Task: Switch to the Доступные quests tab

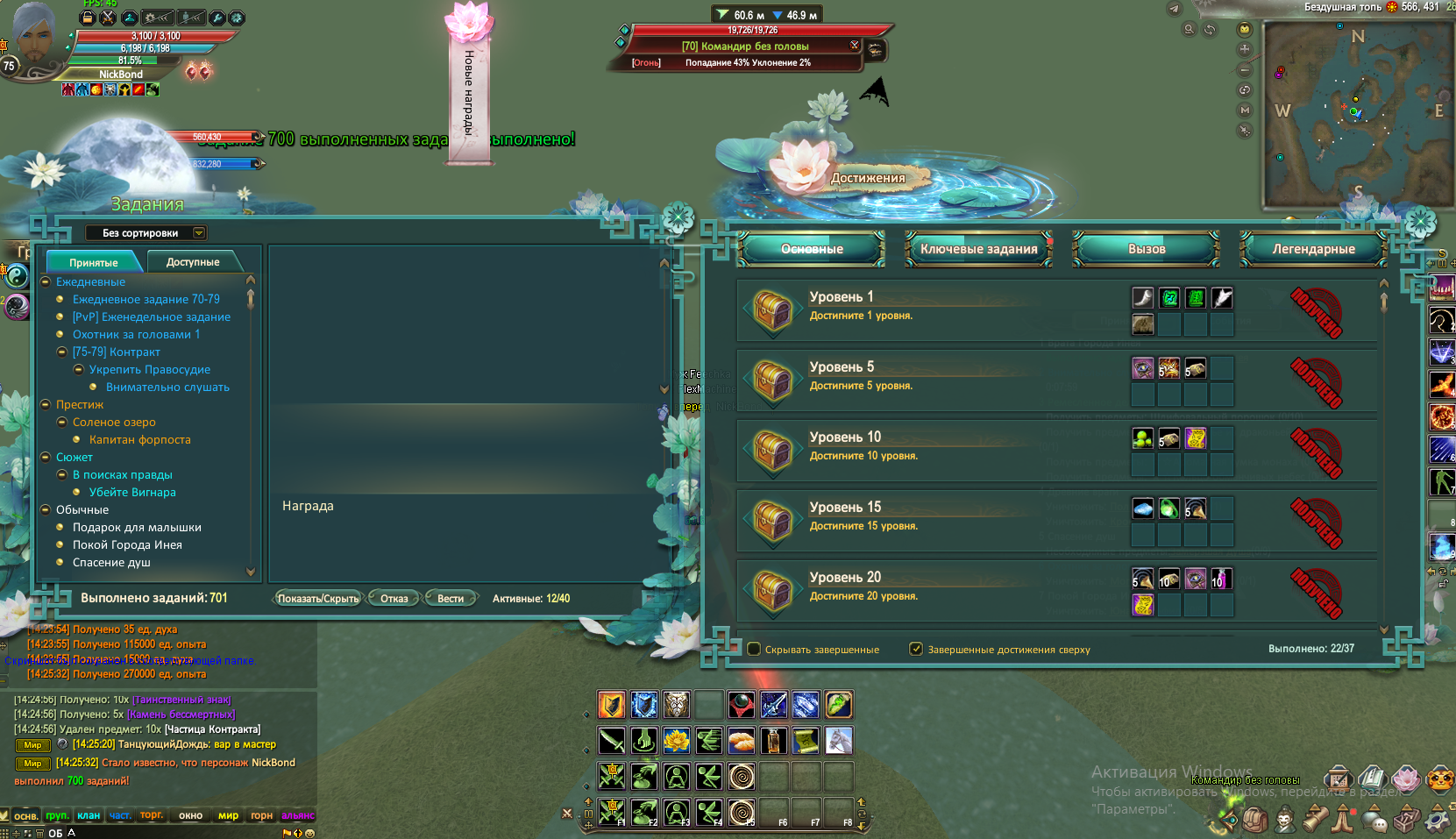Action: [193, 262]
